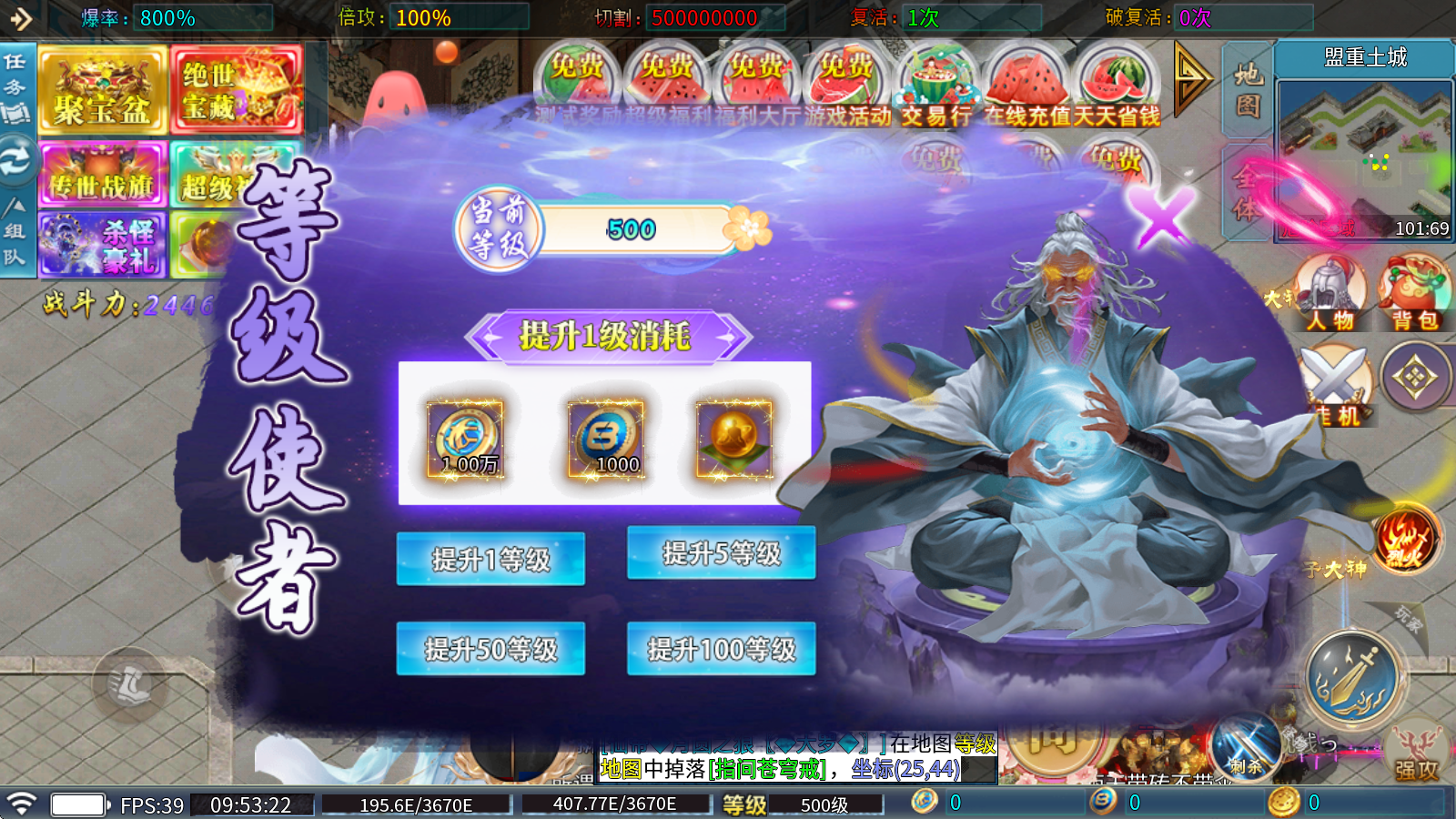Viewport: 1456px width, 819px height.
Task: Switch to the 组队 team tab
Action: [15, 233]
